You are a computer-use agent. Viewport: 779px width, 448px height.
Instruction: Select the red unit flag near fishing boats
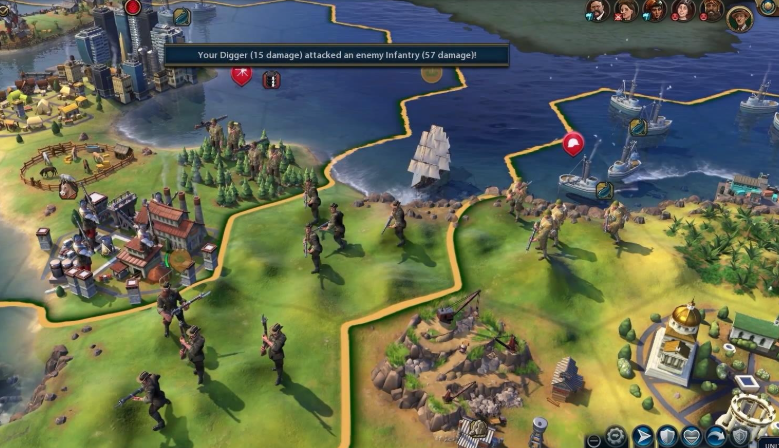[x=573, y=144]
